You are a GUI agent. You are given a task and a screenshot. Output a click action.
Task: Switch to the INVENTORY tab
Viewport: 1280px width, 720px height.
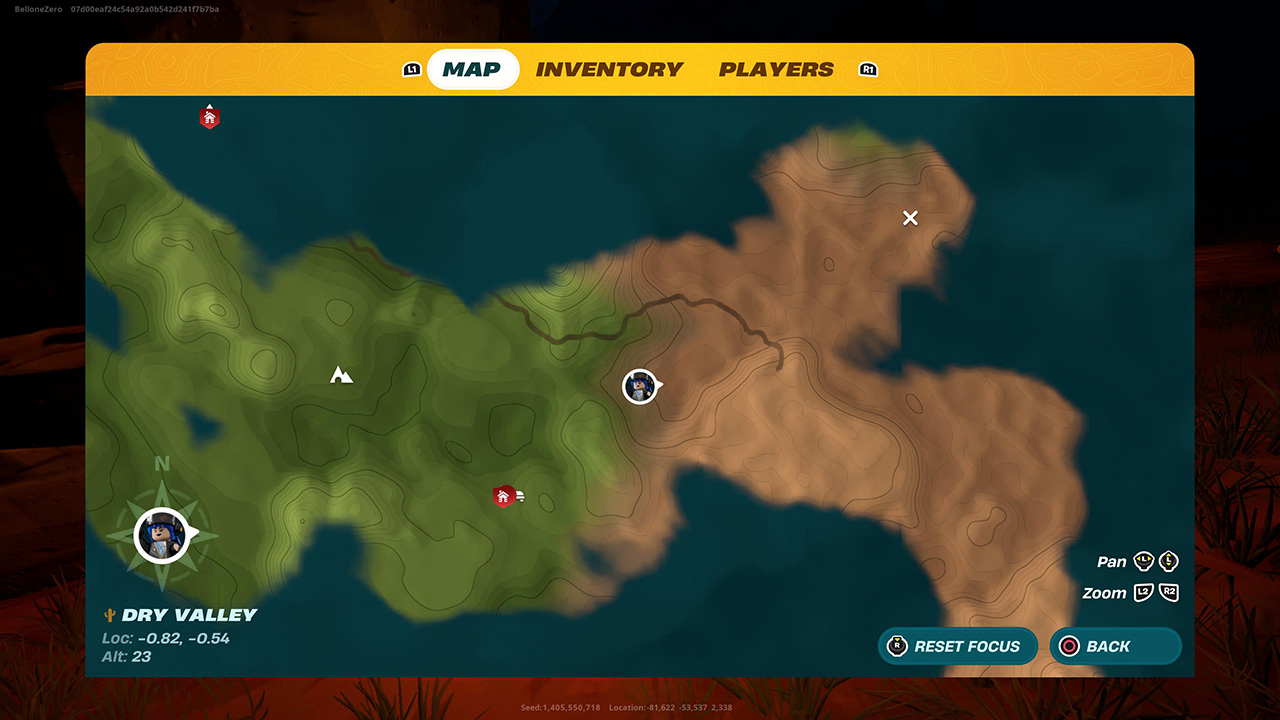click(x=609, y=69)
